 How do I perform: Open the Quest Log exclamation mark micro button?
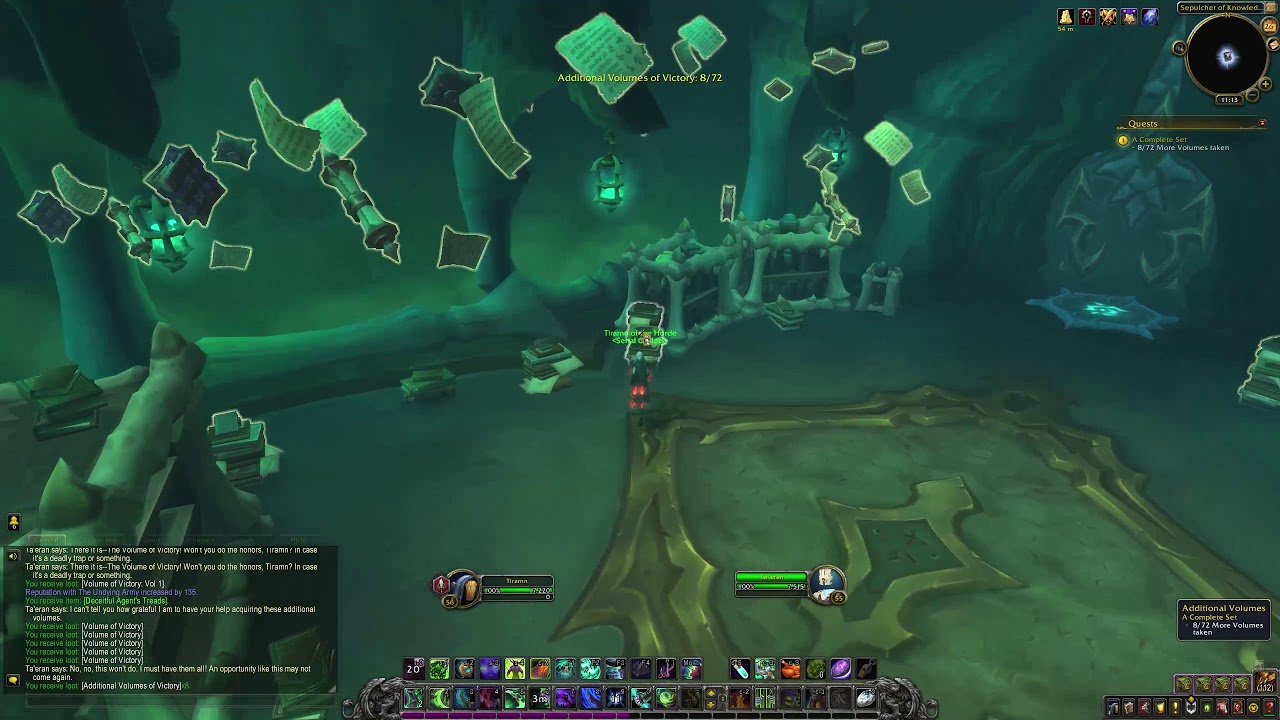pyautogui.click(x=1175, y=706)
